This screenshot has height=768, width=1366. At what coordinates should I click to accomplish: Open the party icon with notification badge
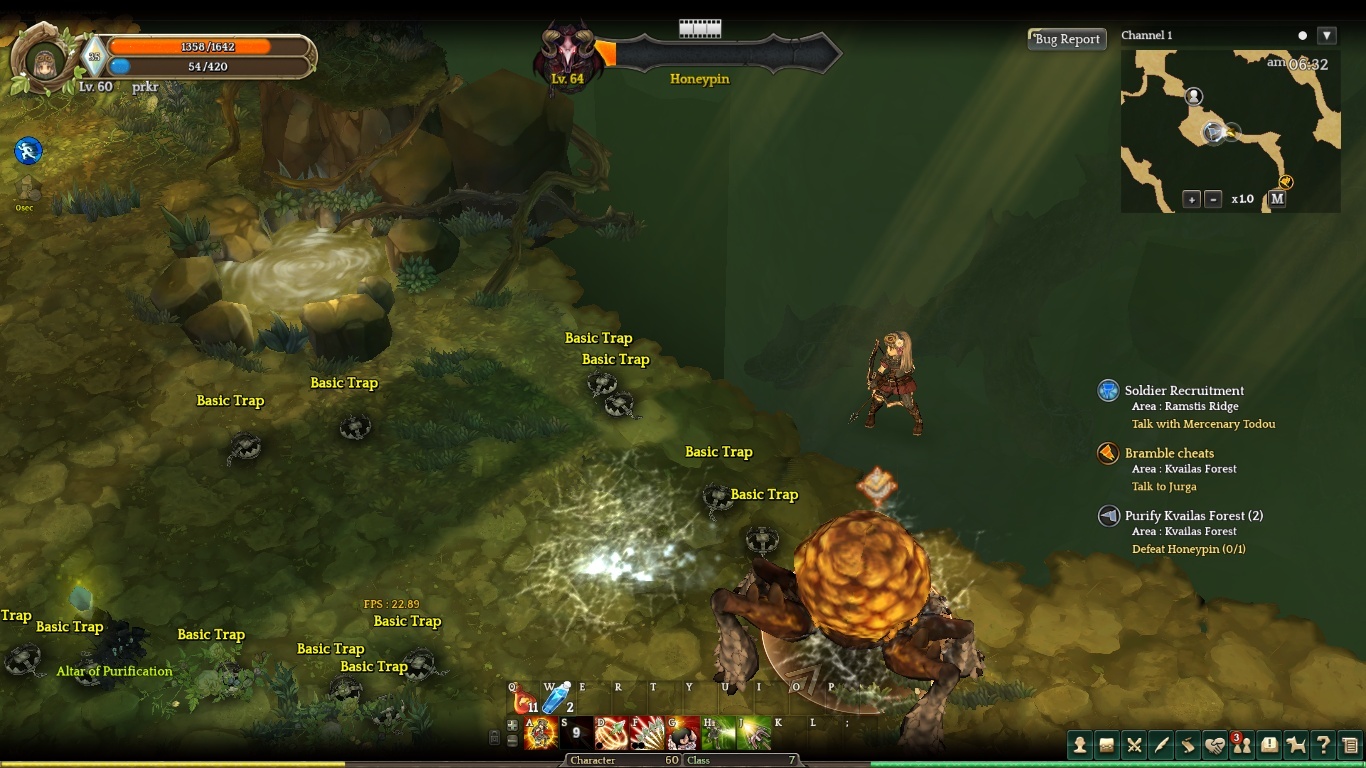(x=1241, y=745)
